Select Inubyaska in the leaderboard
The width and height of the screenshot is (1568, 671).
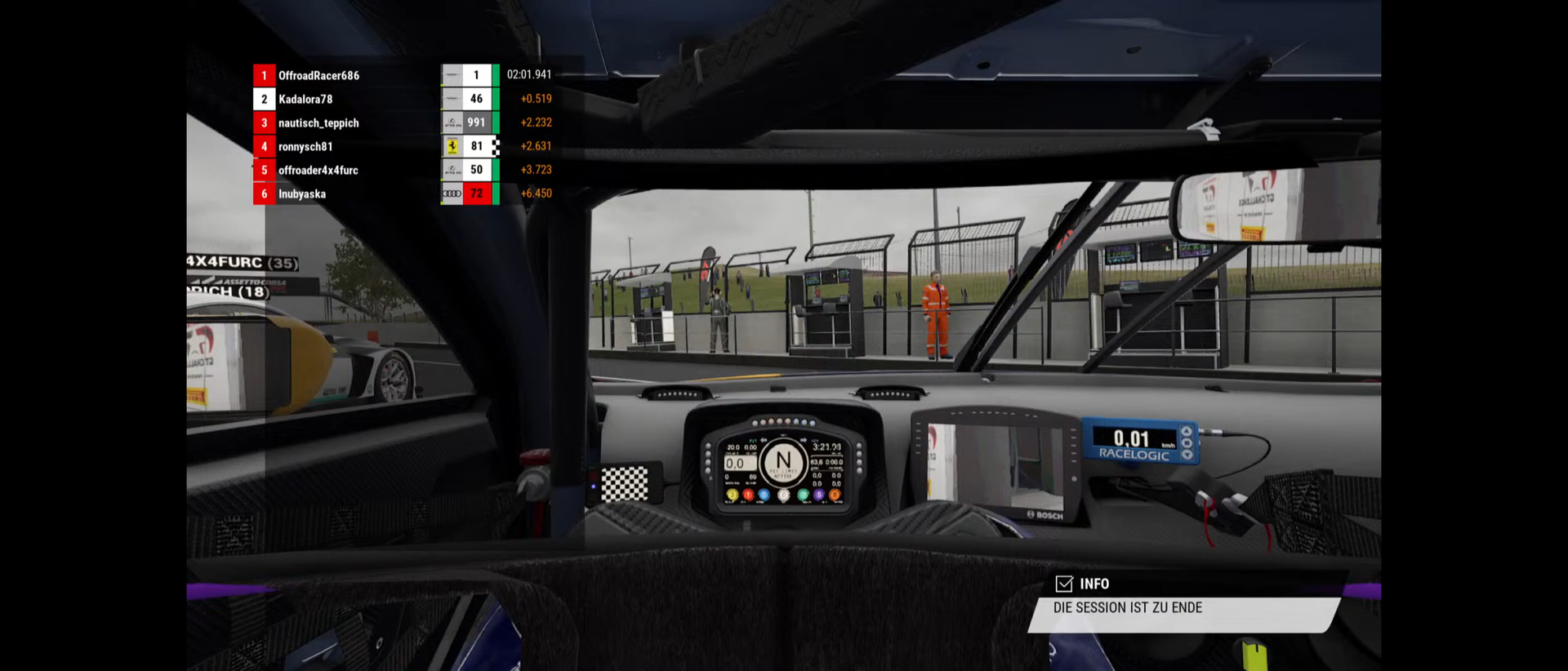(302, 193)
